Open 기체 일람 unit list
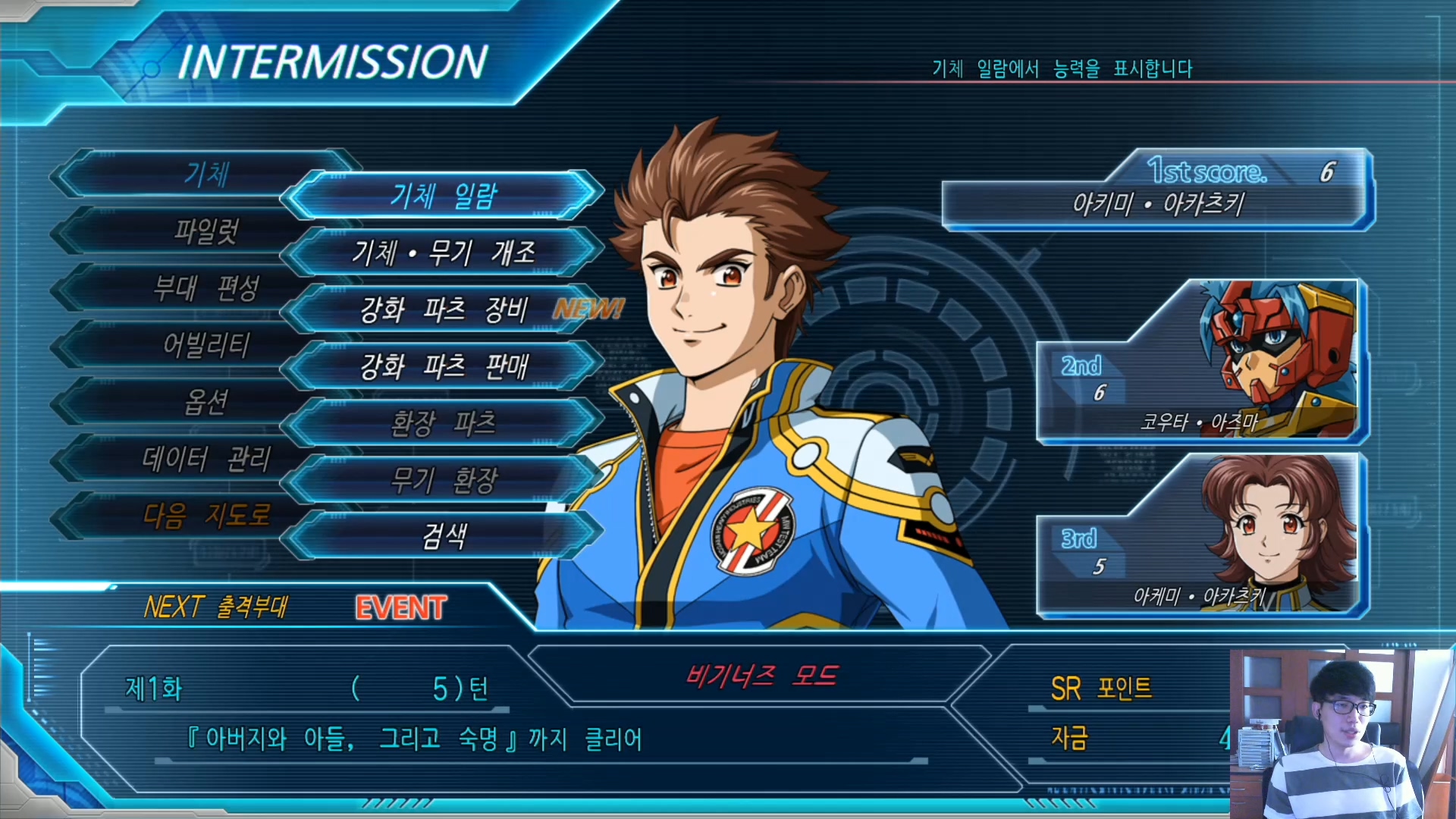The width and height of the screenshot is (1456, 819). pyautogui.click(x=444, y=196)
